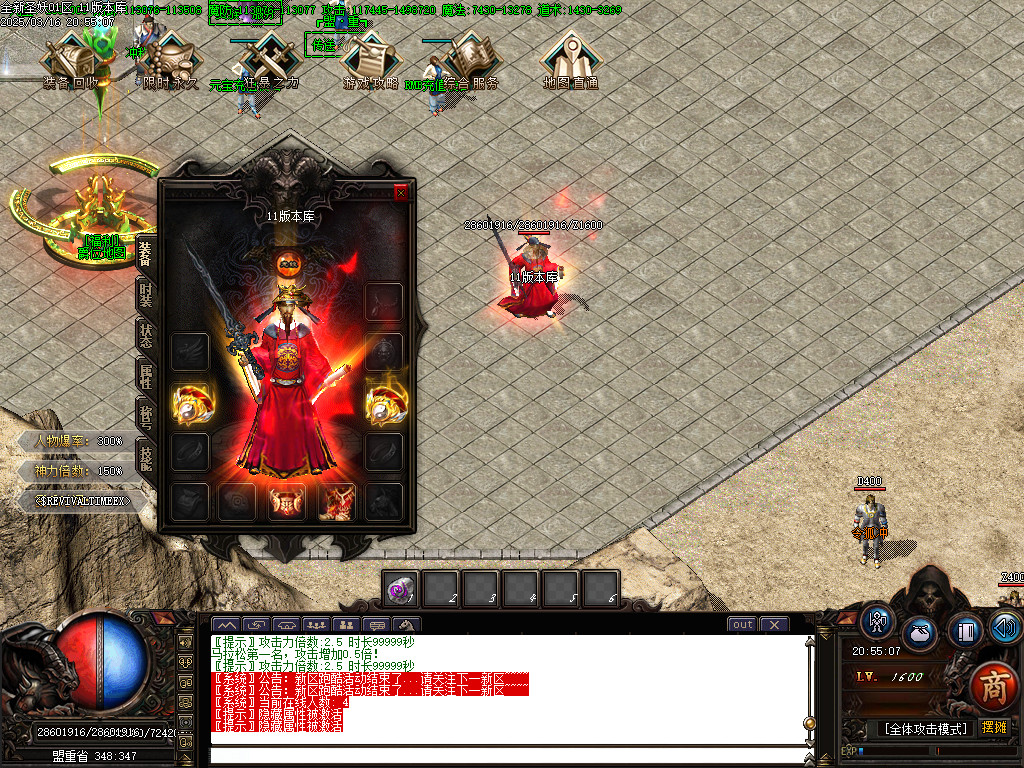This screenshot has height=768, width=1024.
Task: Open the 游戏攻略 game guide scroll
Action: [371, 62]
